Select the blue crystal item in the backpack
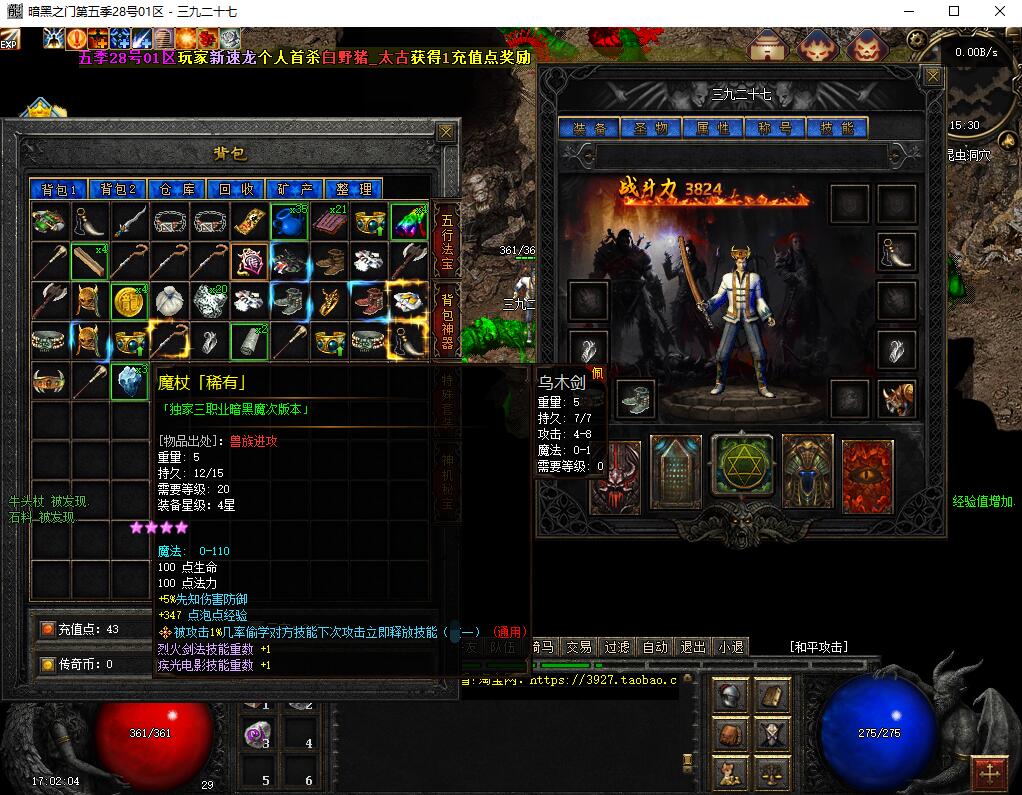 [x=129, y=381]
